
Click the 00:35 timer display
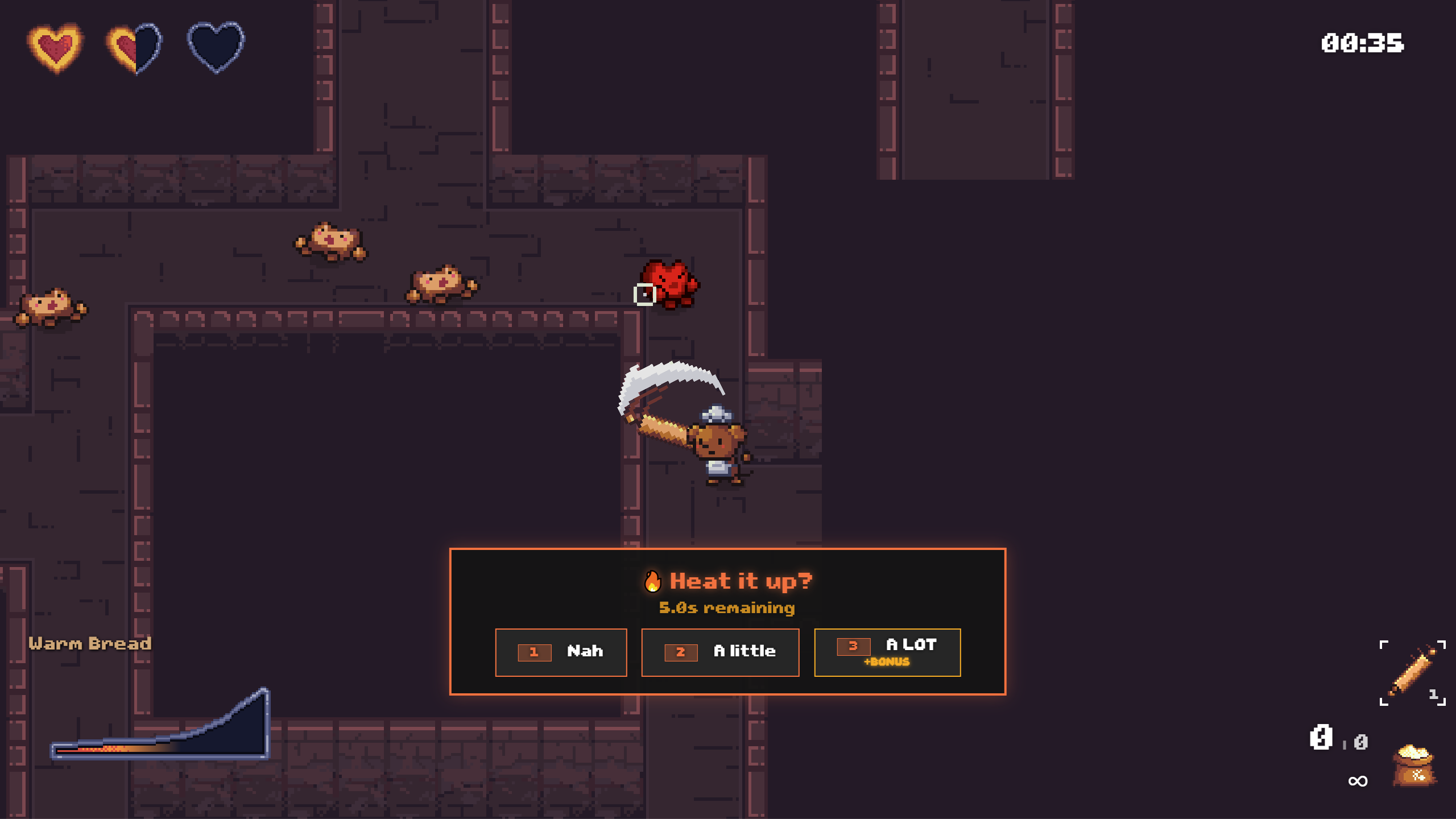click(x=1363, y=43)
